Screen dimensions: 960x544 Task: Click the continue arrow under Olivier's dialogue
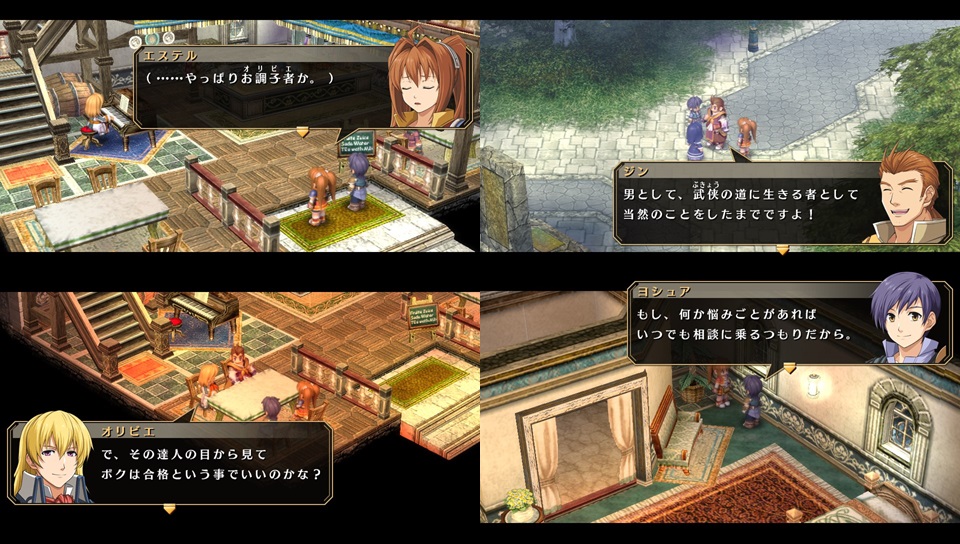point(169,508)
